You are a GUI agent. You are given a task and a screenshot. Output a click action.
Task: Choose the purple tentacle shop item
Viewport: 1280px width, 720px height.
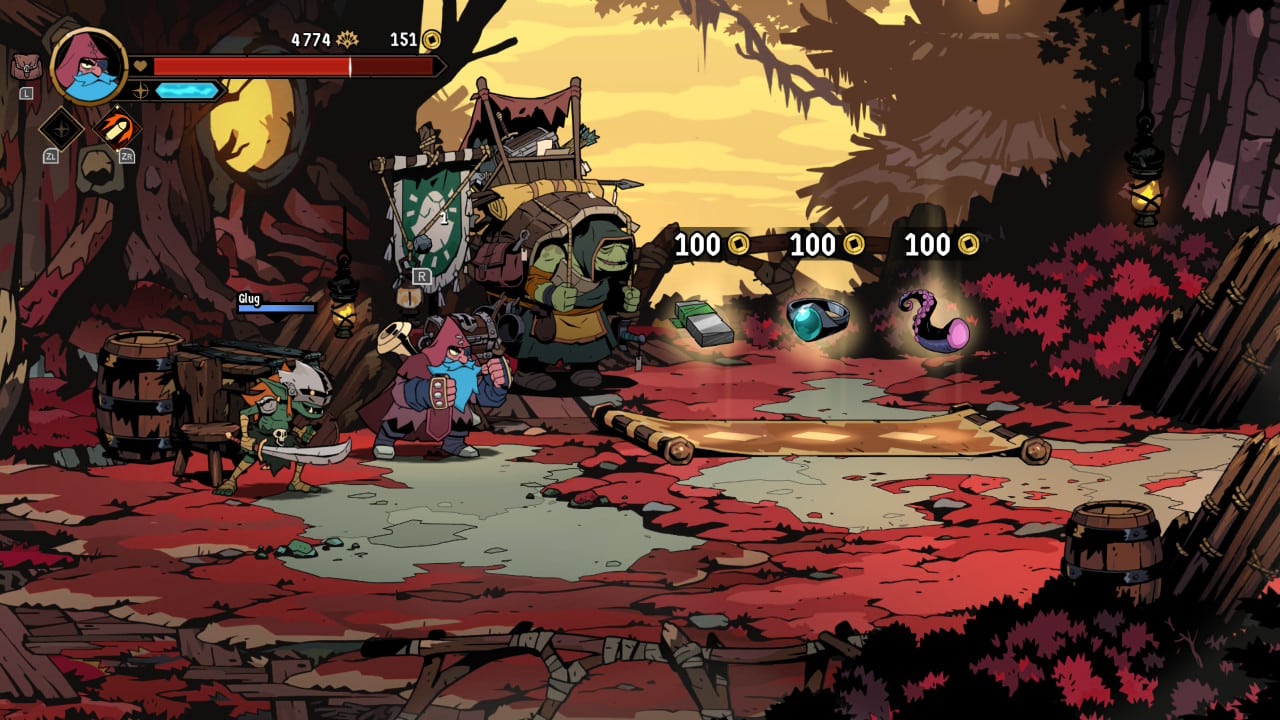[x=933, y=322]
